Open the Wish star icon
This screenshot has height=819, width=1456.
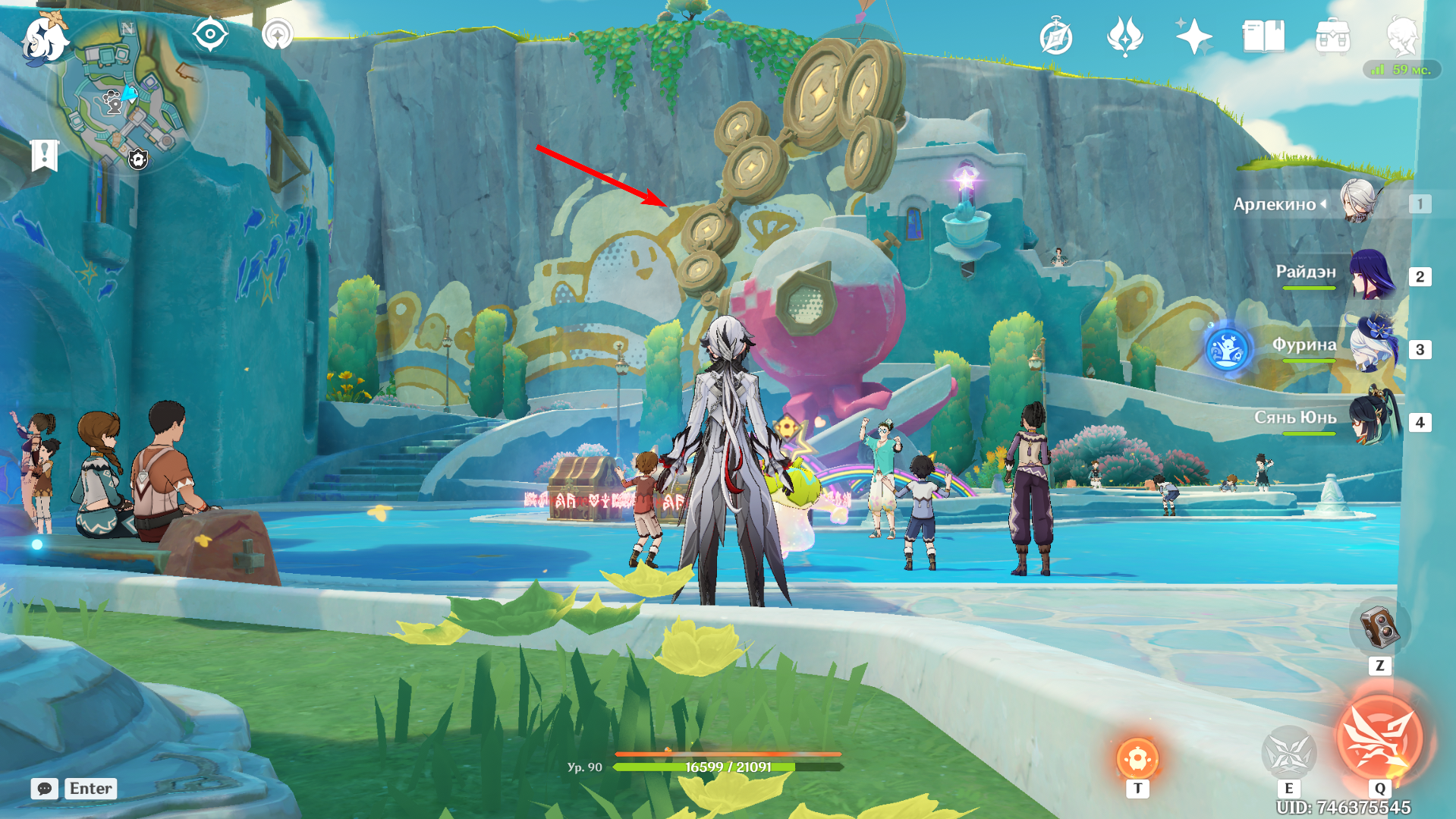(x=1193, y=36)
